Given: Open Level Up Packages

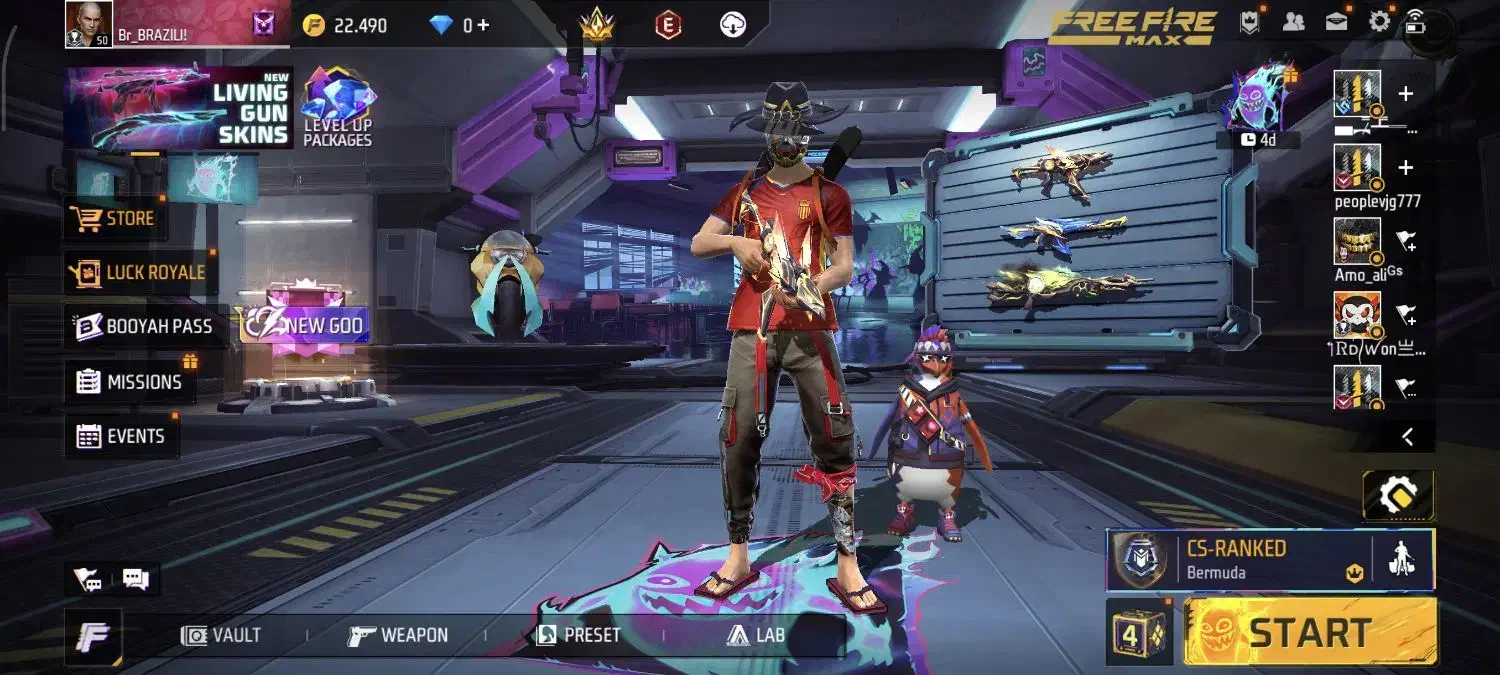Looking at the screenshot, I should [338, 110].
